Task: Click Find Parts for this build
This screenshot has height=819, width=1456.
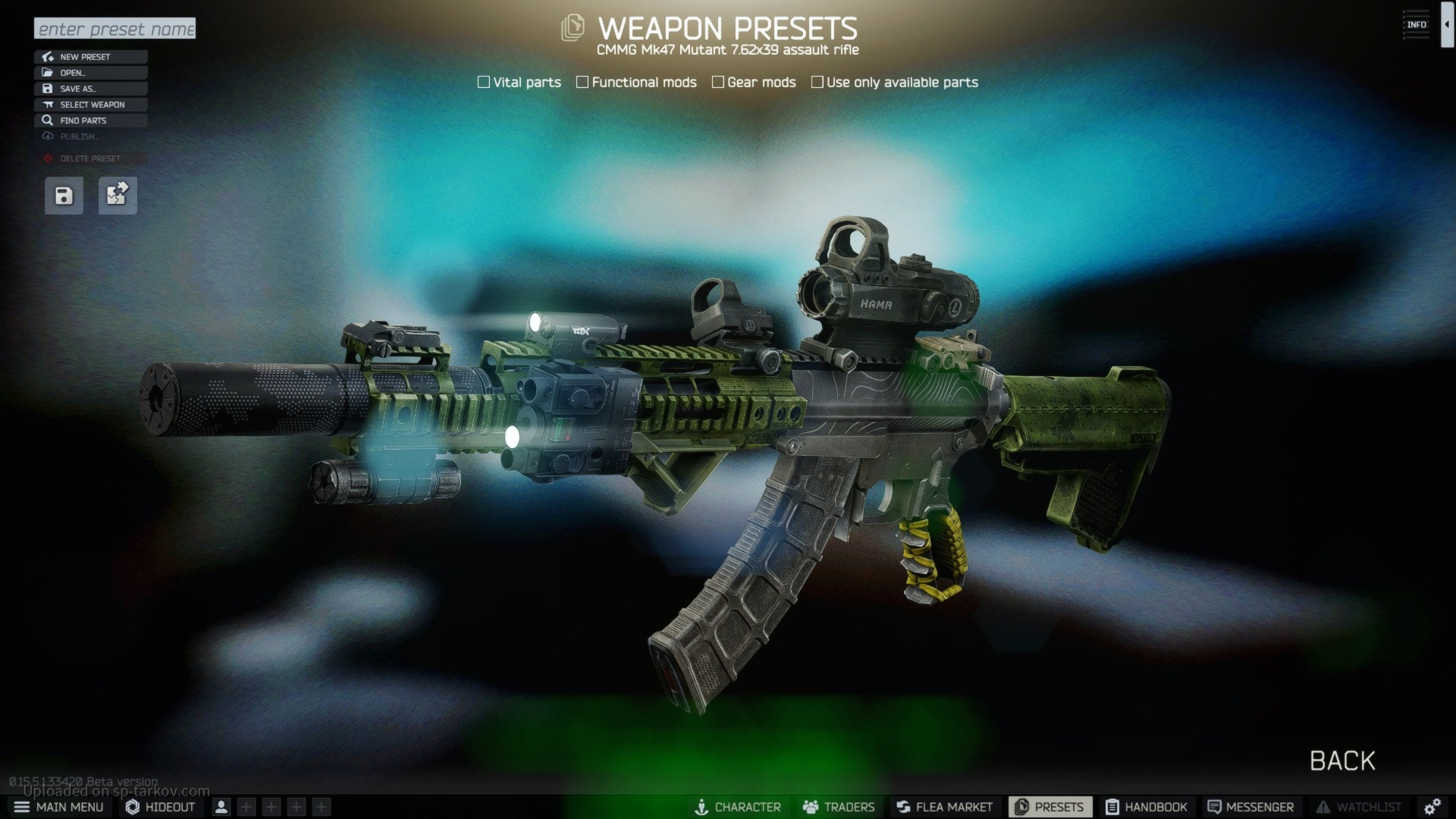Action: [90, 121]
